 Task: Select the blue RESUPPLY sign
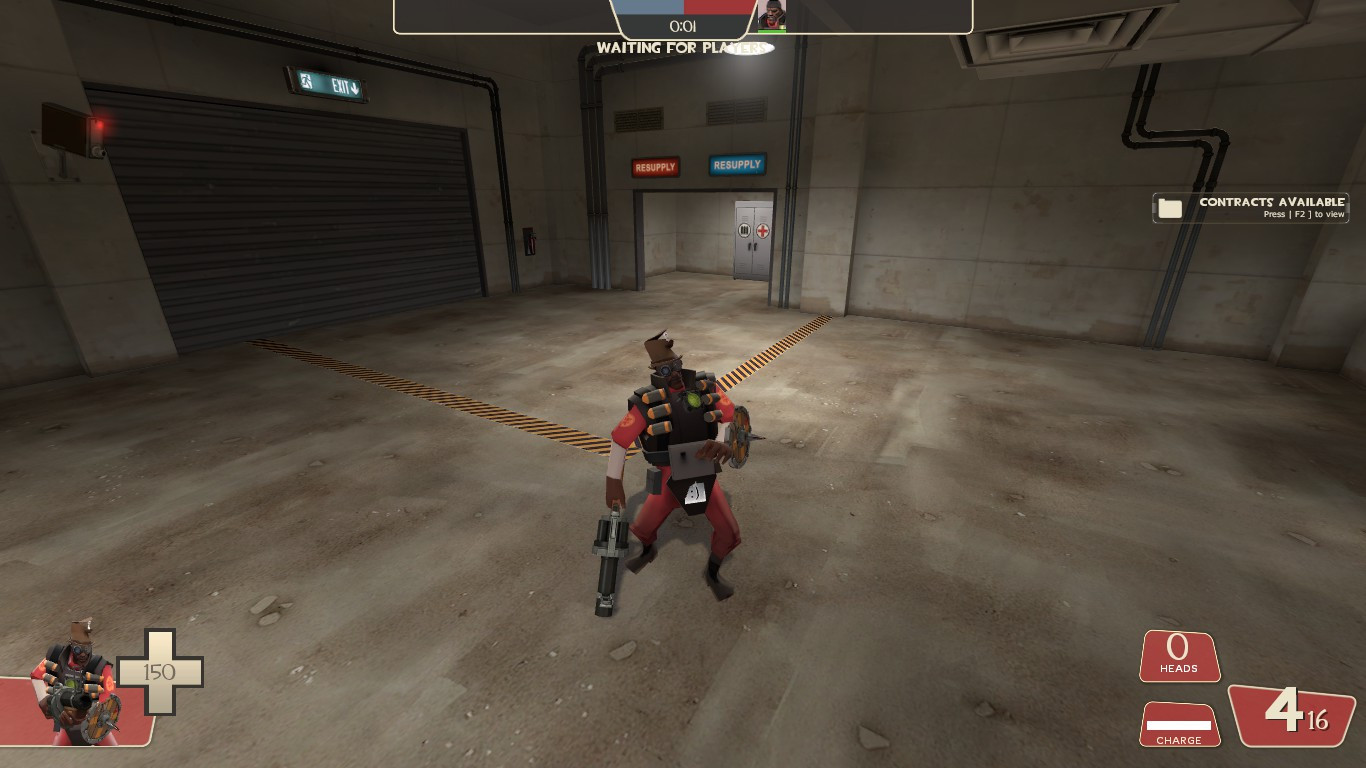pos(737,166)
